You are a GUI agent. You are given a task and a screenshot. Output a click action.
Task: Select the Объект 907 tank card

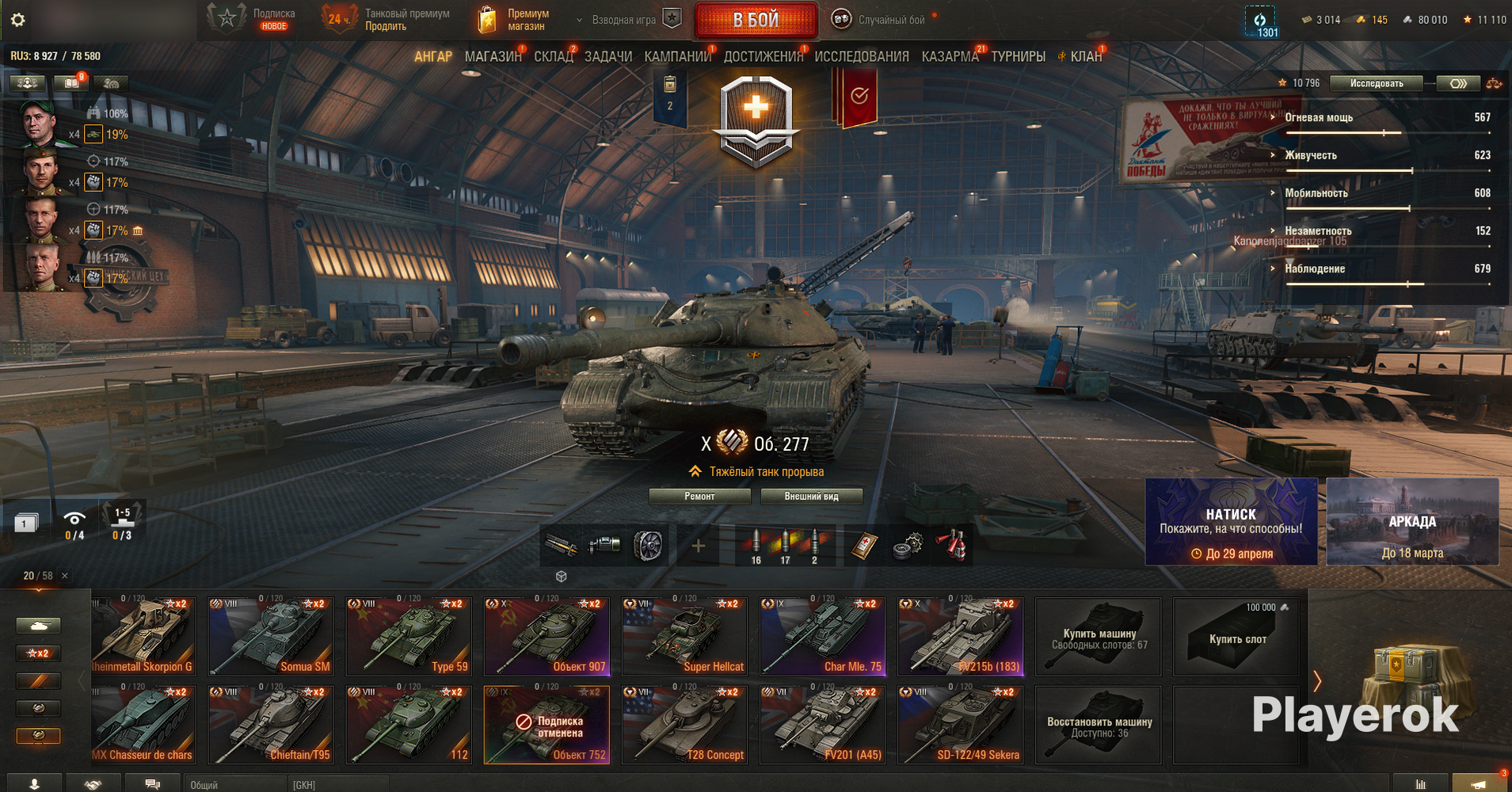click(547, 636)
